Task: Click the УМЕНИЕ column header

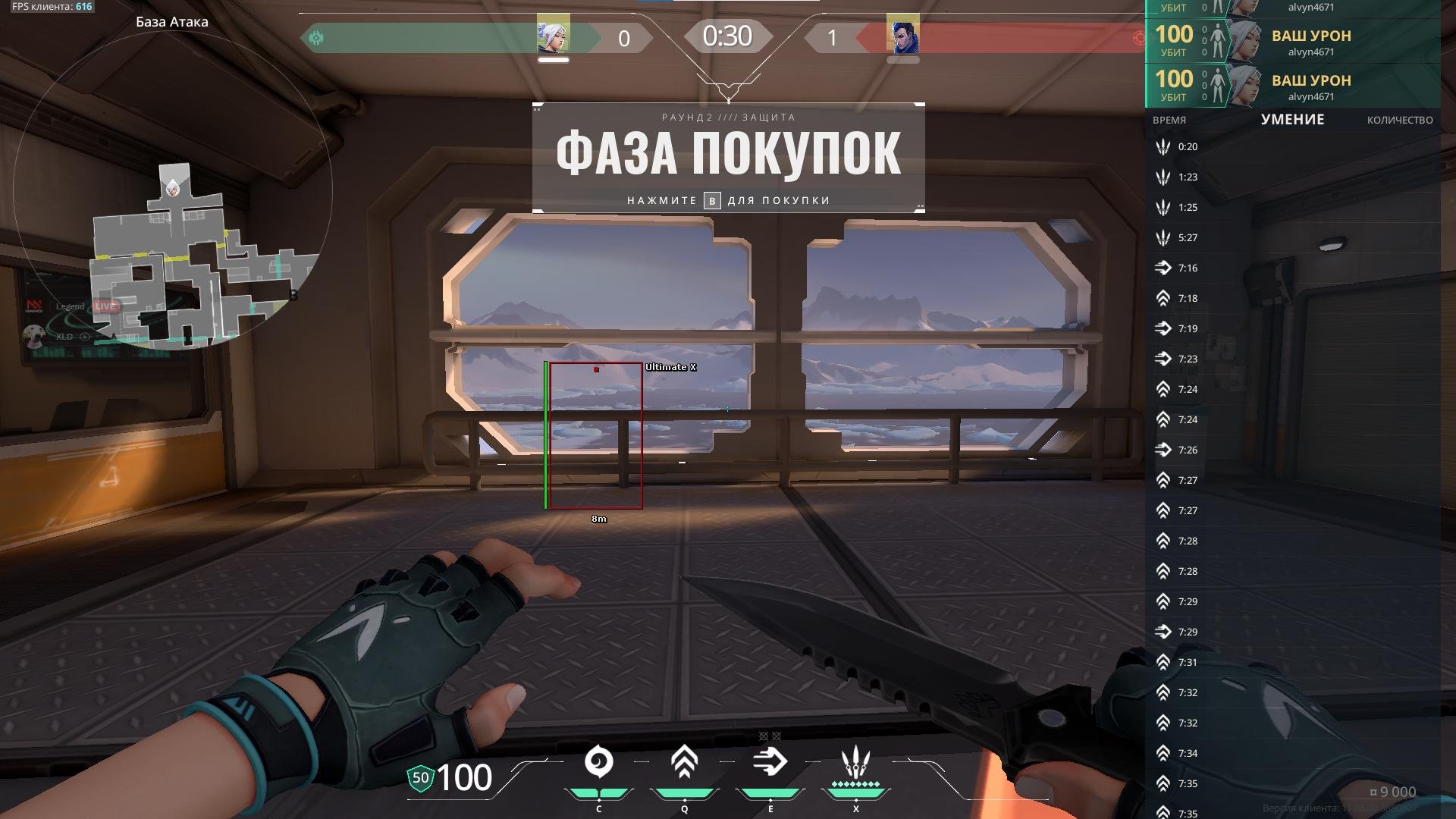Action: 1292,120
